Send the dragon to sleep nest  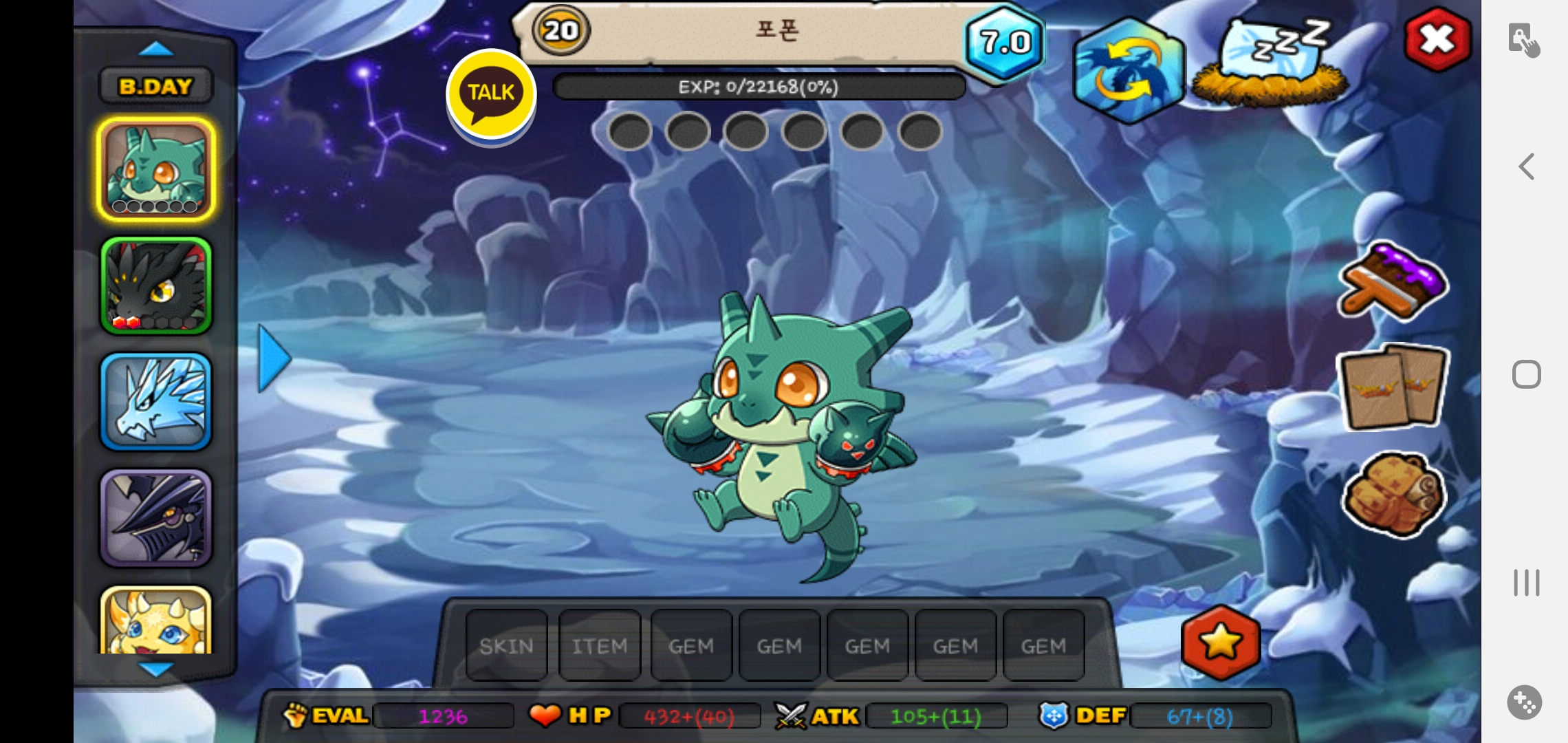coord(1270,63)
